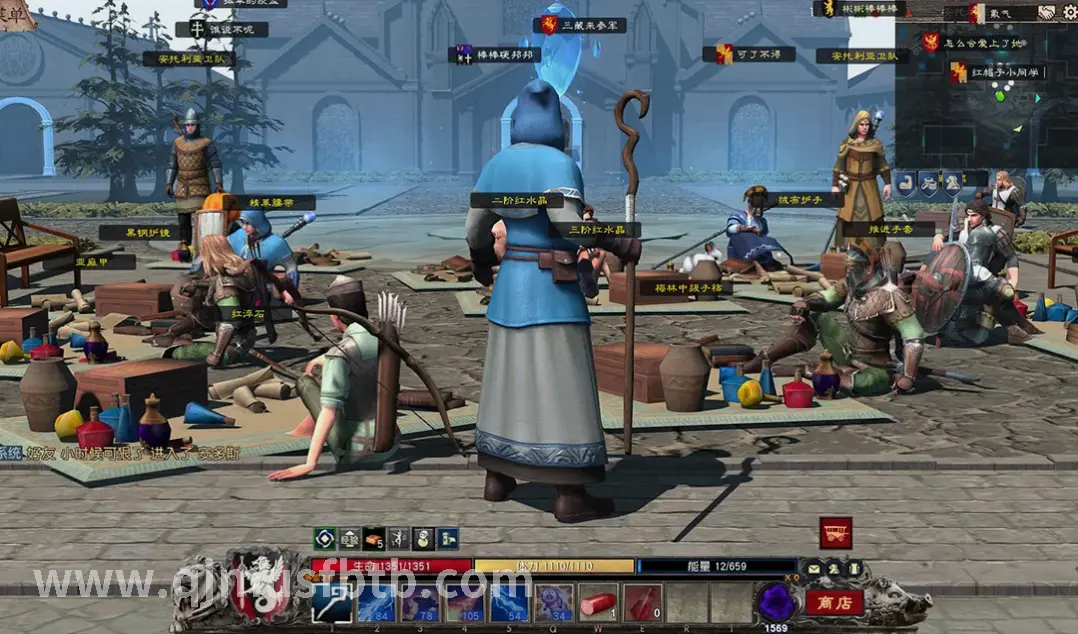
Task: Open the mail envelope icon
Action: tap(814, 569)
